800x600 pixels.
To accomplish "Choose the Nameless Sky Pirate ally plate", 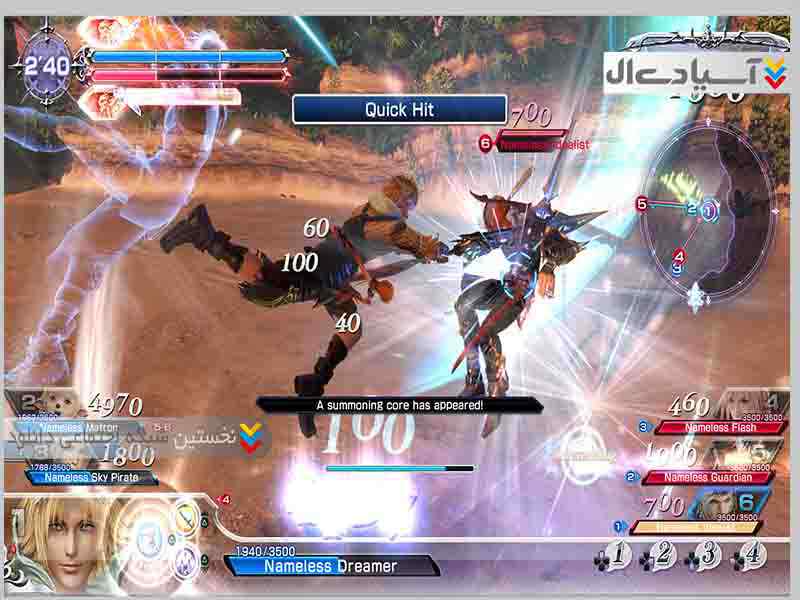I will point(84,477).
